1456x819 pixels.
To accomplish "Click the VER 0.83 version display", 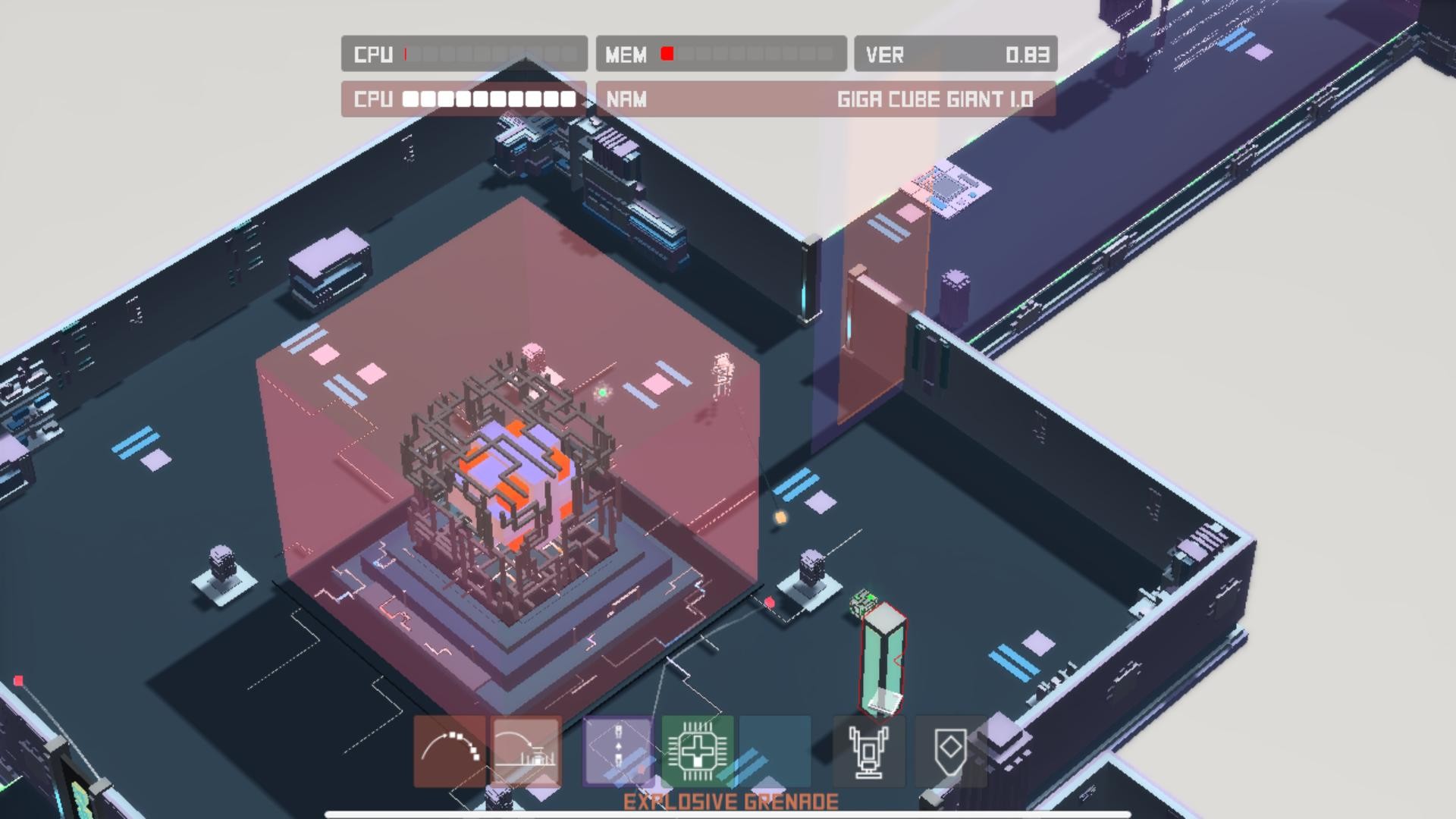I will point(954,54).
